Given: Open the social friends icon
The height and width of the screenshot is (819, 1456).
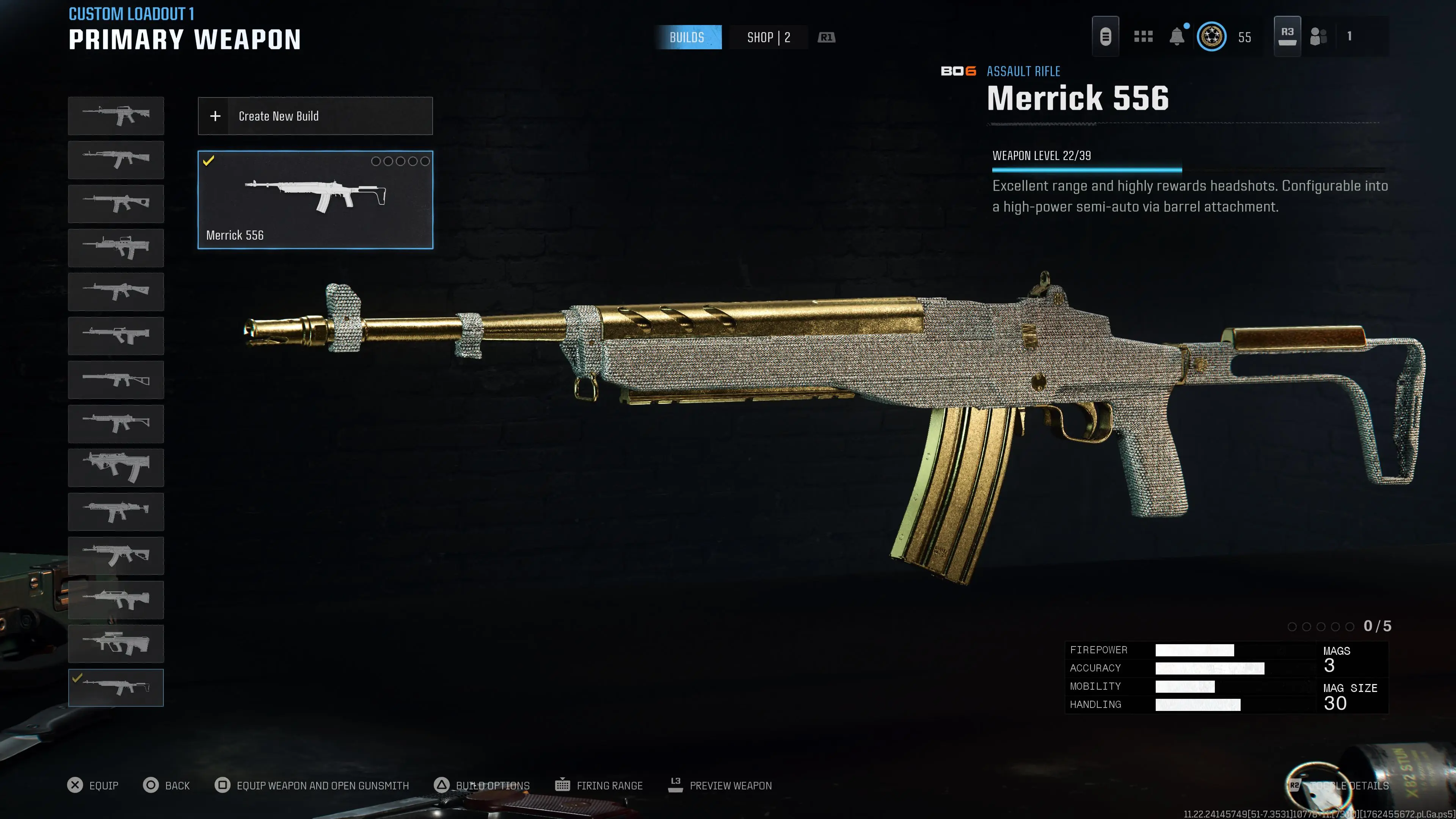Looking at the screenshot, I should coord(1319,36).
